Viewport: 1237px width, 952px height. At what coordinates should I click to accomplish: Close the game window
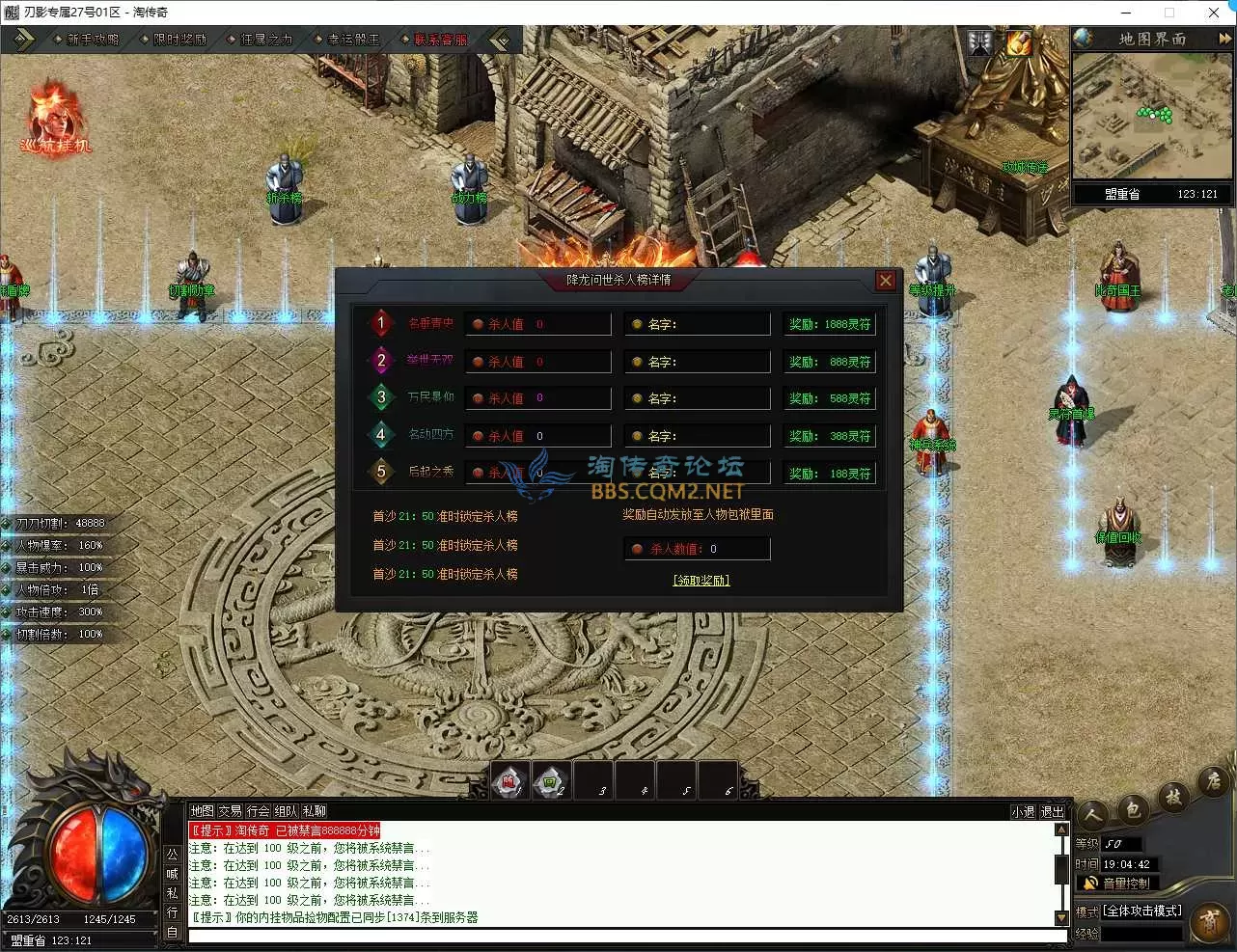point(1214,13)
